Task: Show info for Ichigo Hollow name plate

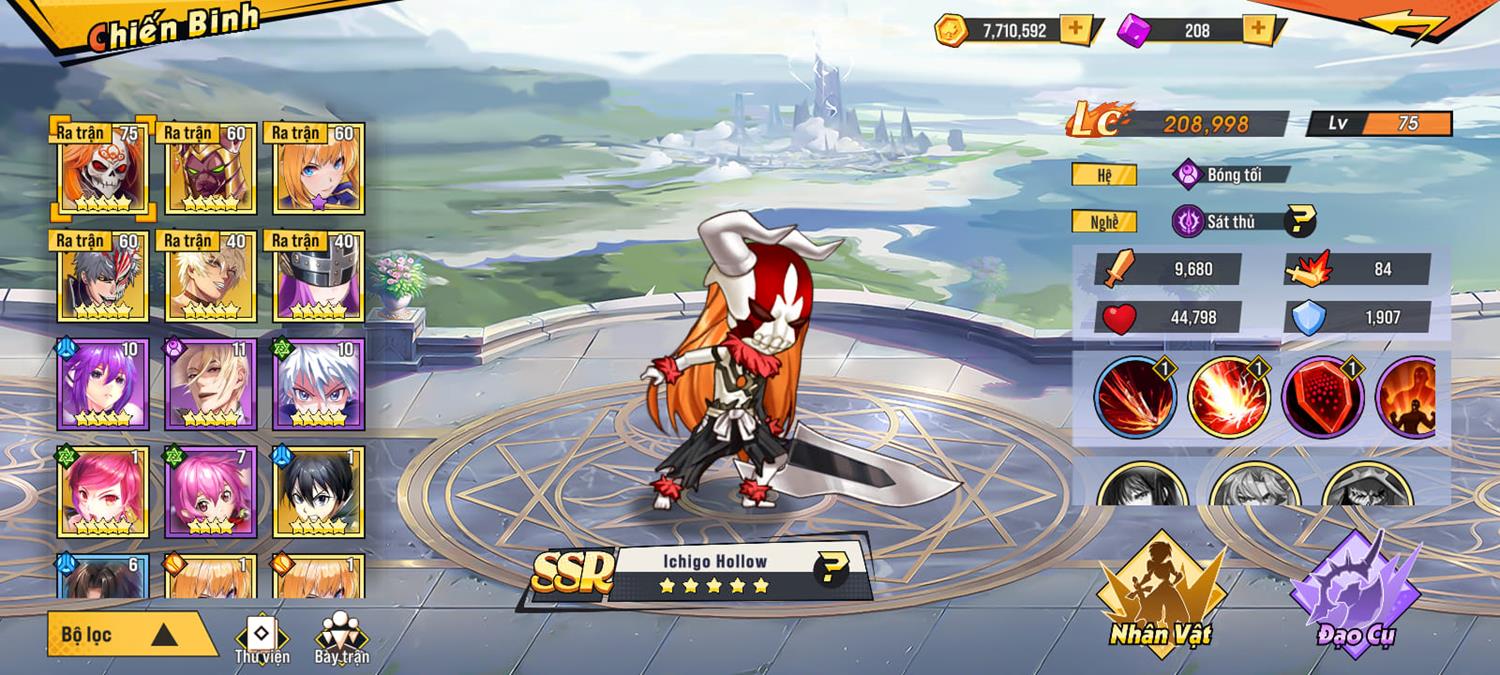Action: pos(830,570)
